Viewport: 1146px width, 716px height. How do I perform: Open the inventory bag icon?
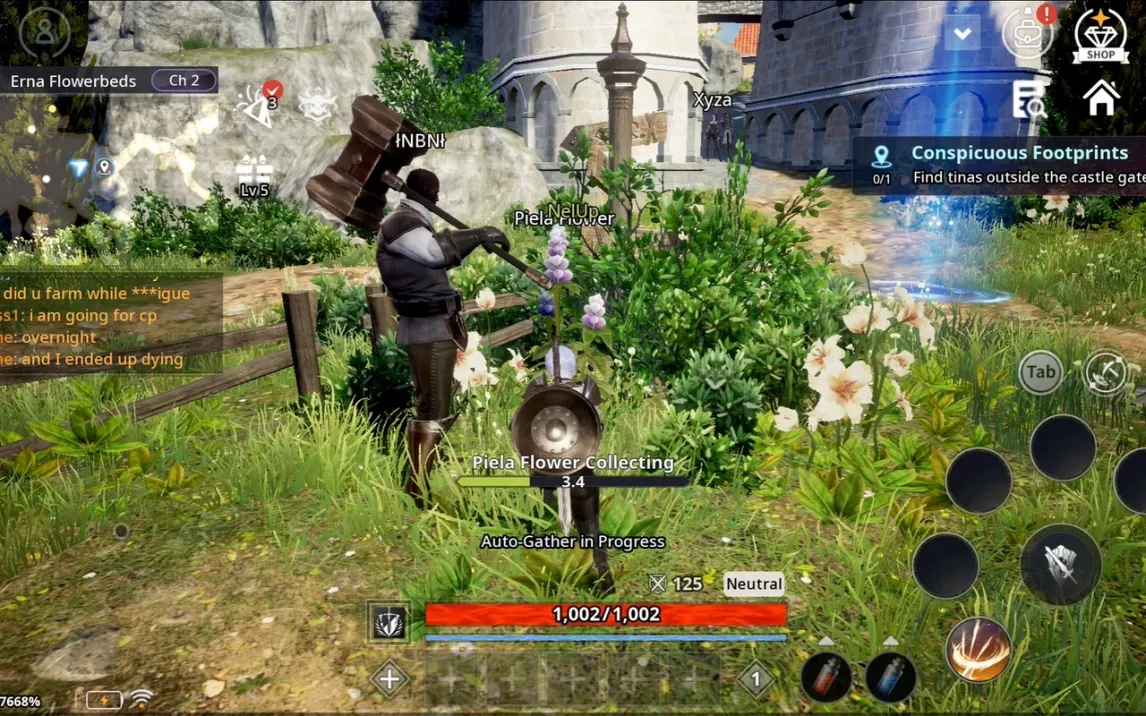click(1027, 34)
